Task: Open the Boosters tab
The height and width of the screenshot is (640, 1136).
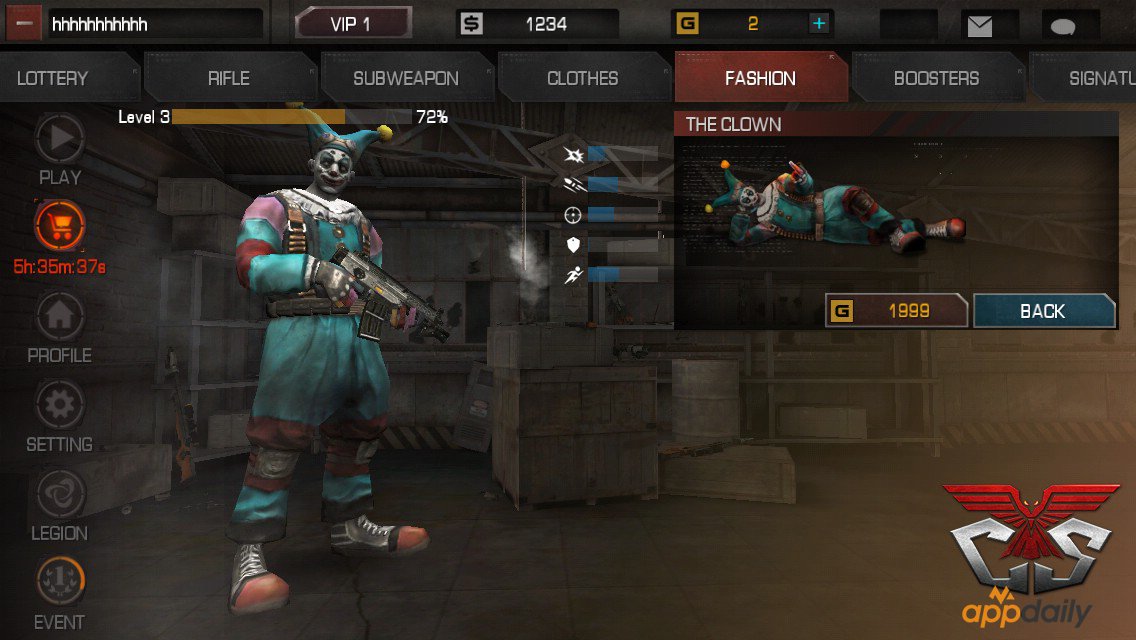Action: (936, 78)
